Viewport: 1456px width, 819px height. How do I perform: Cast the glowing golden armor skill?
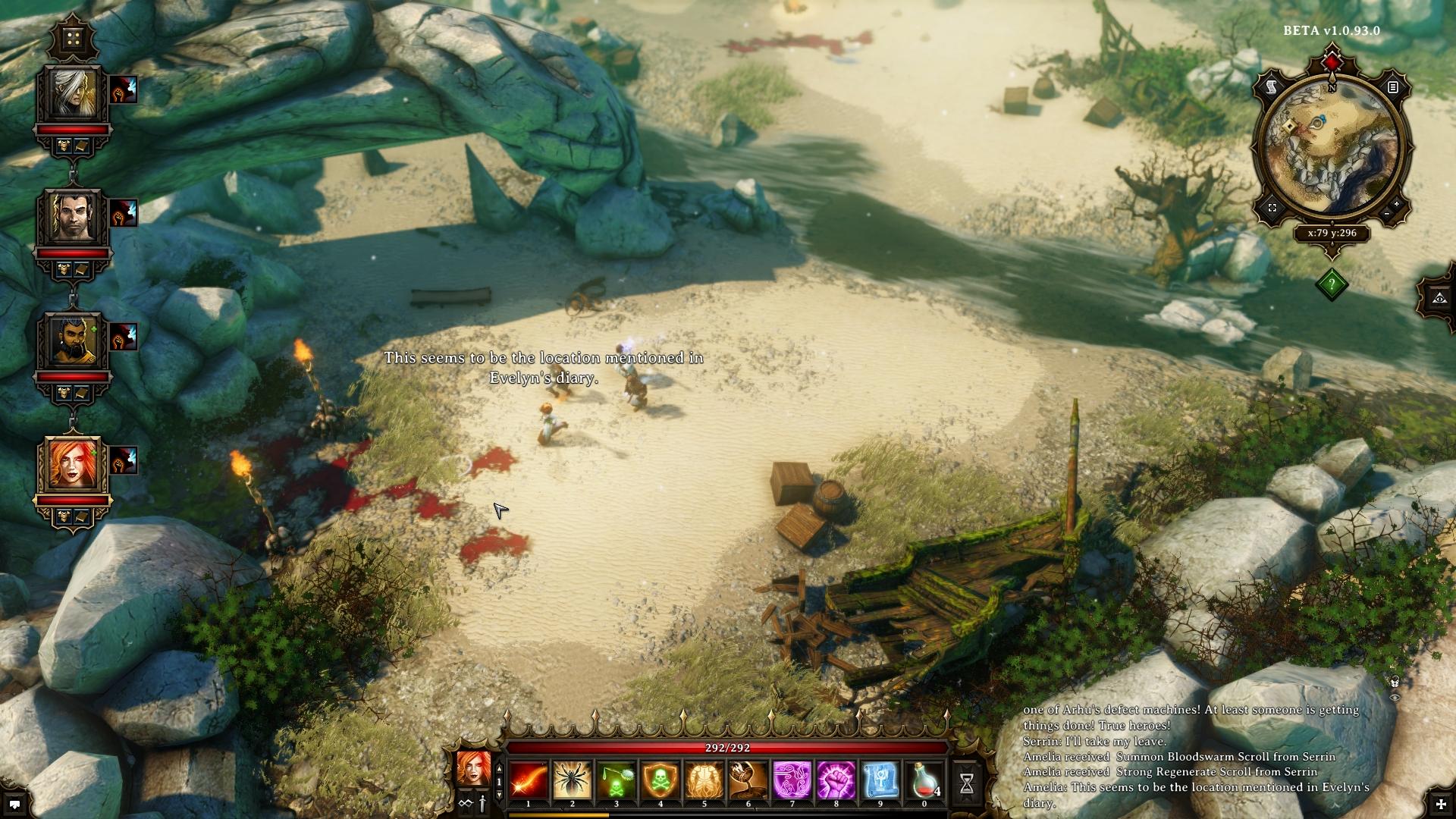704,781
